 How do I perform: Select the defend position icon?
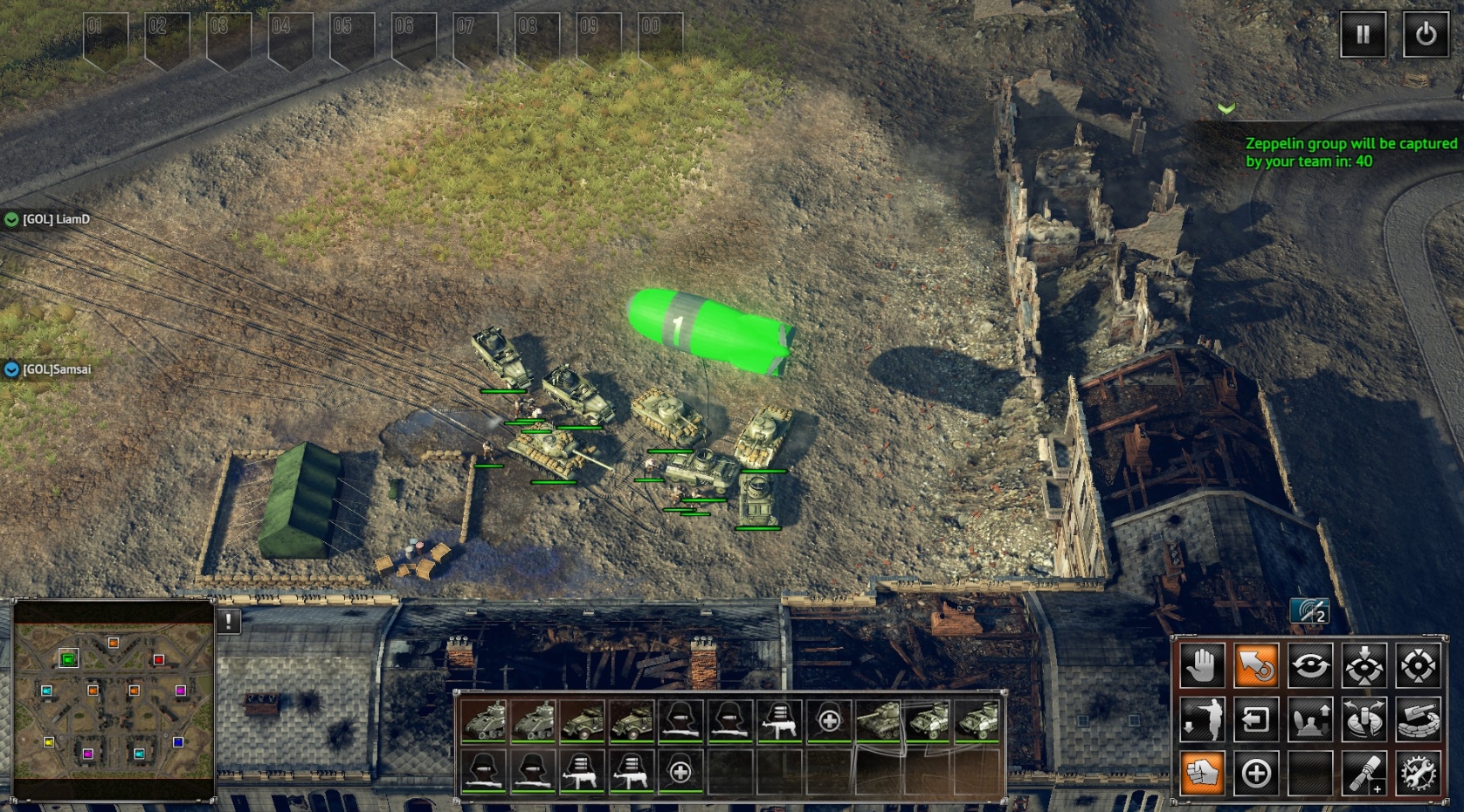[x=1364, y=664]
